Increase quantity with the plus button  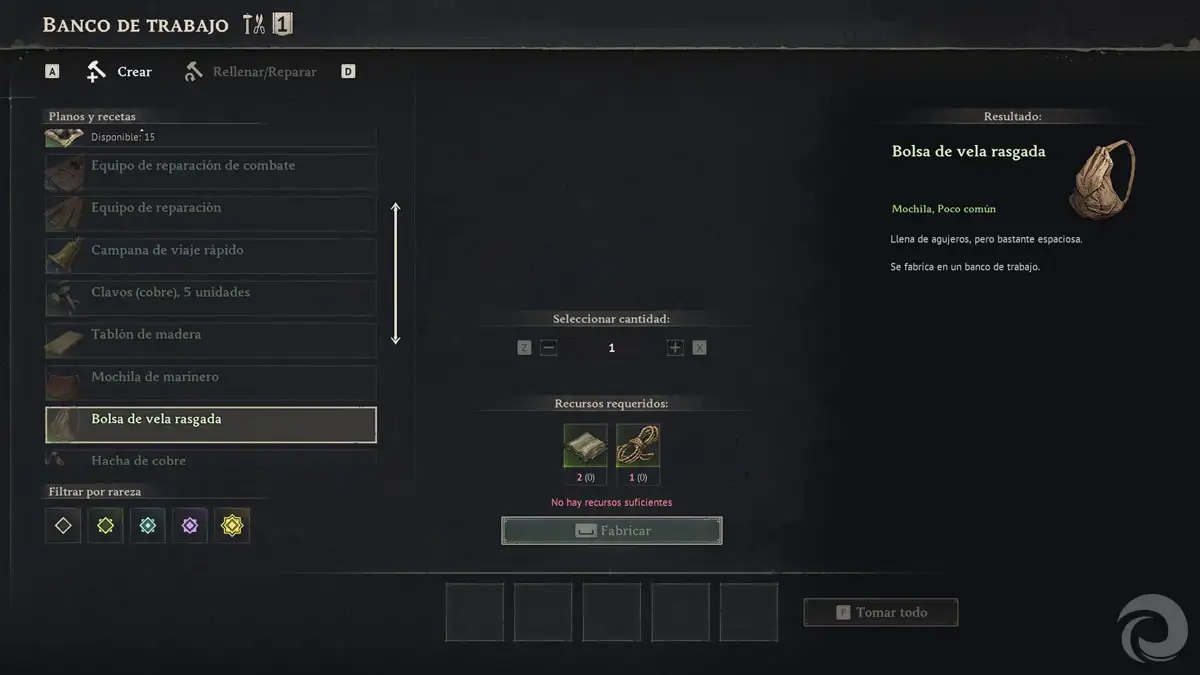coord(675,348)
